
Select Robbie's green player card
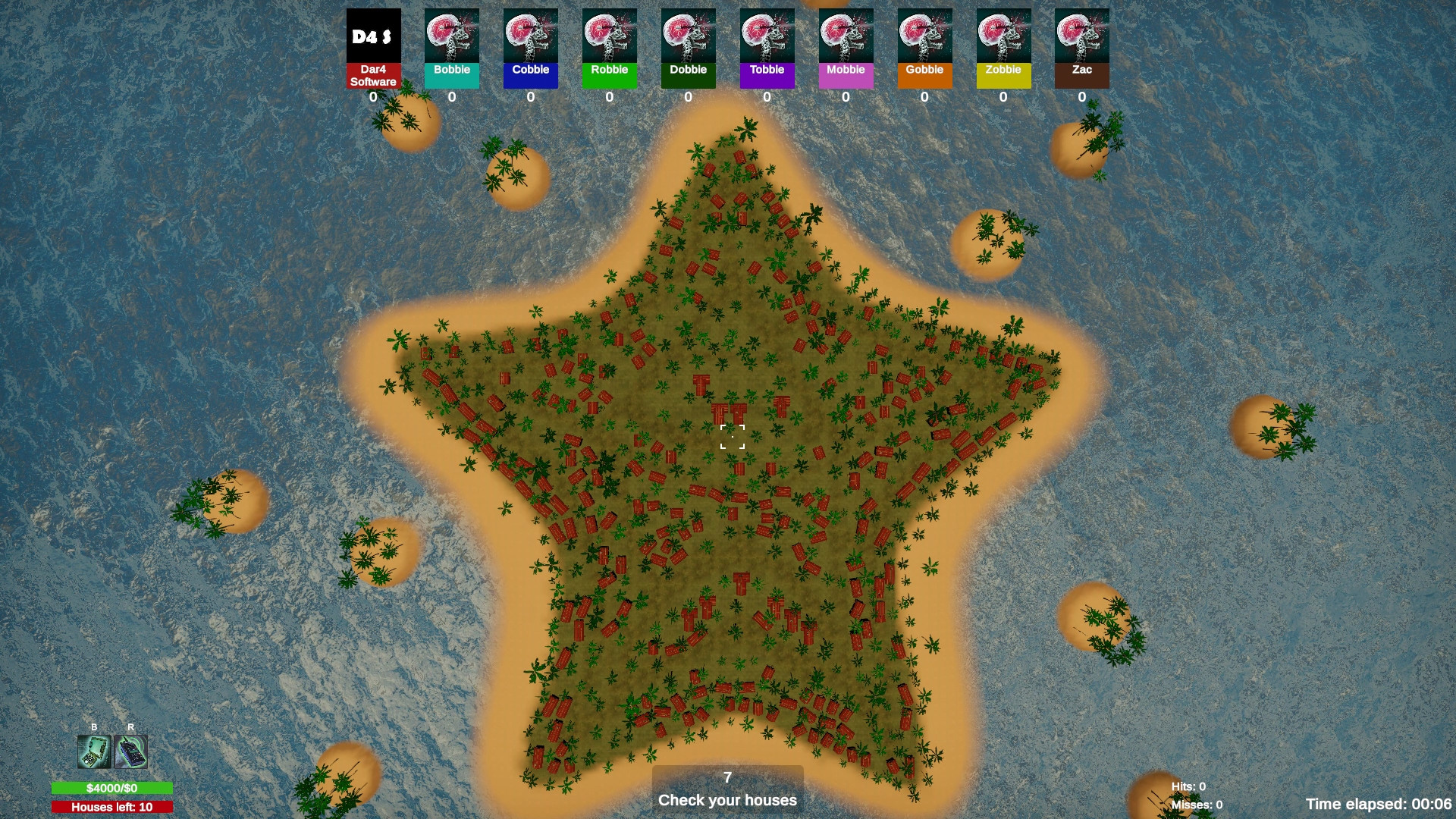pos(610,49)
